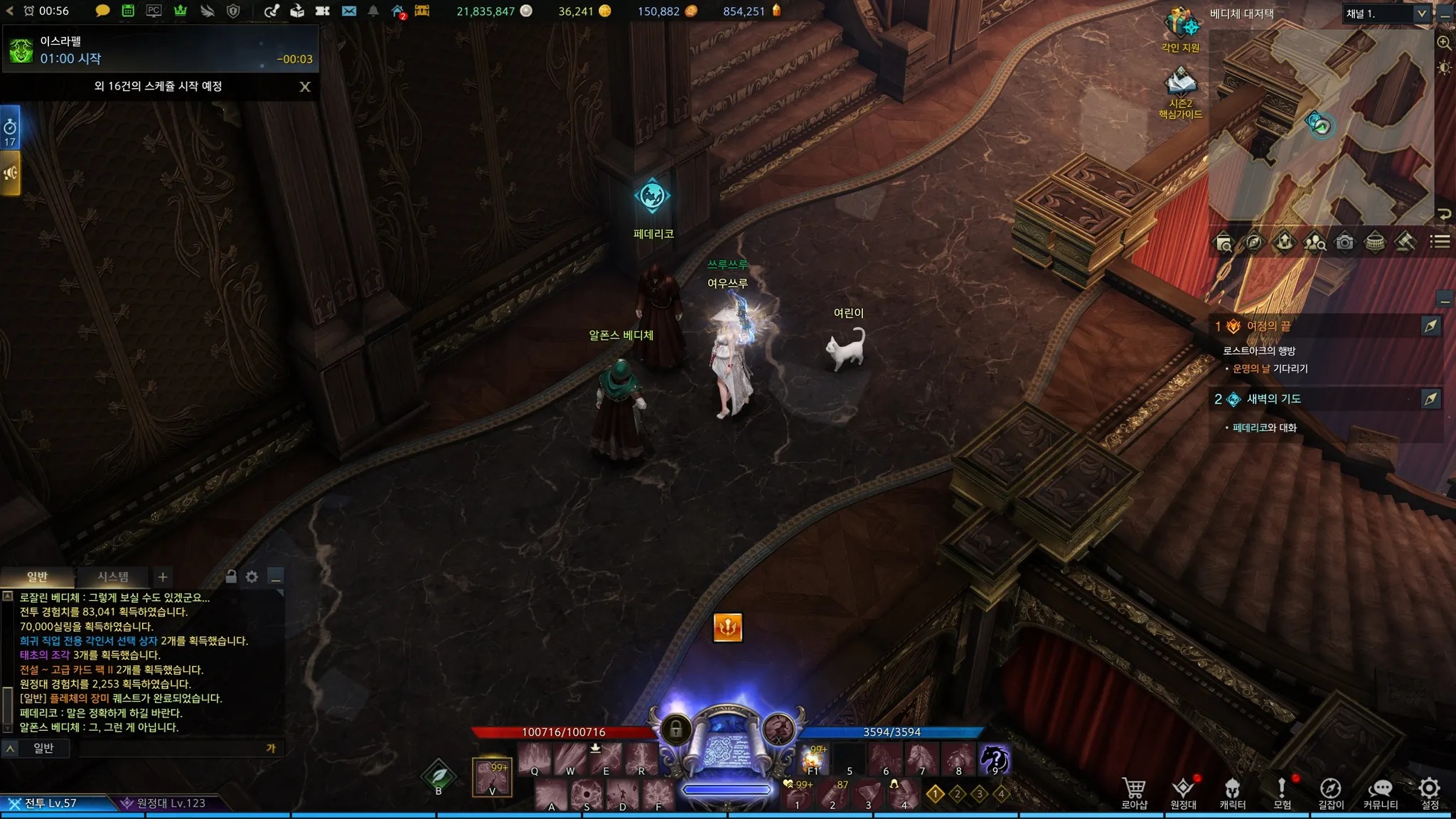Select the 일반 chat tab
Image resolution: width=1456 pixels, height=819 pixels.
[x=37, y=577]
